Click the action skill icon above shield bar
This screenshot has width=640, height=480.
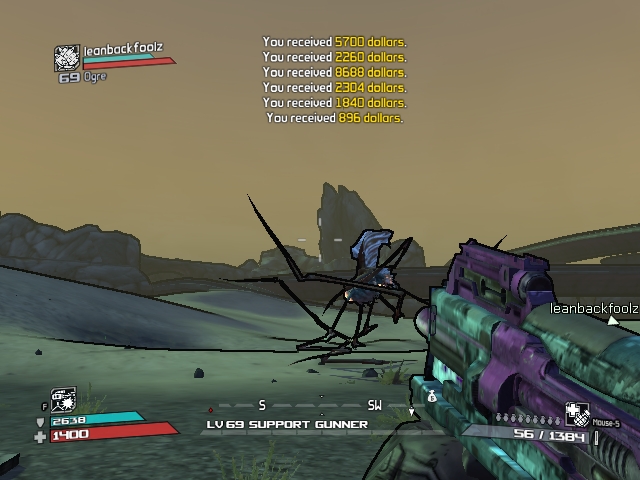pos(62,400)
